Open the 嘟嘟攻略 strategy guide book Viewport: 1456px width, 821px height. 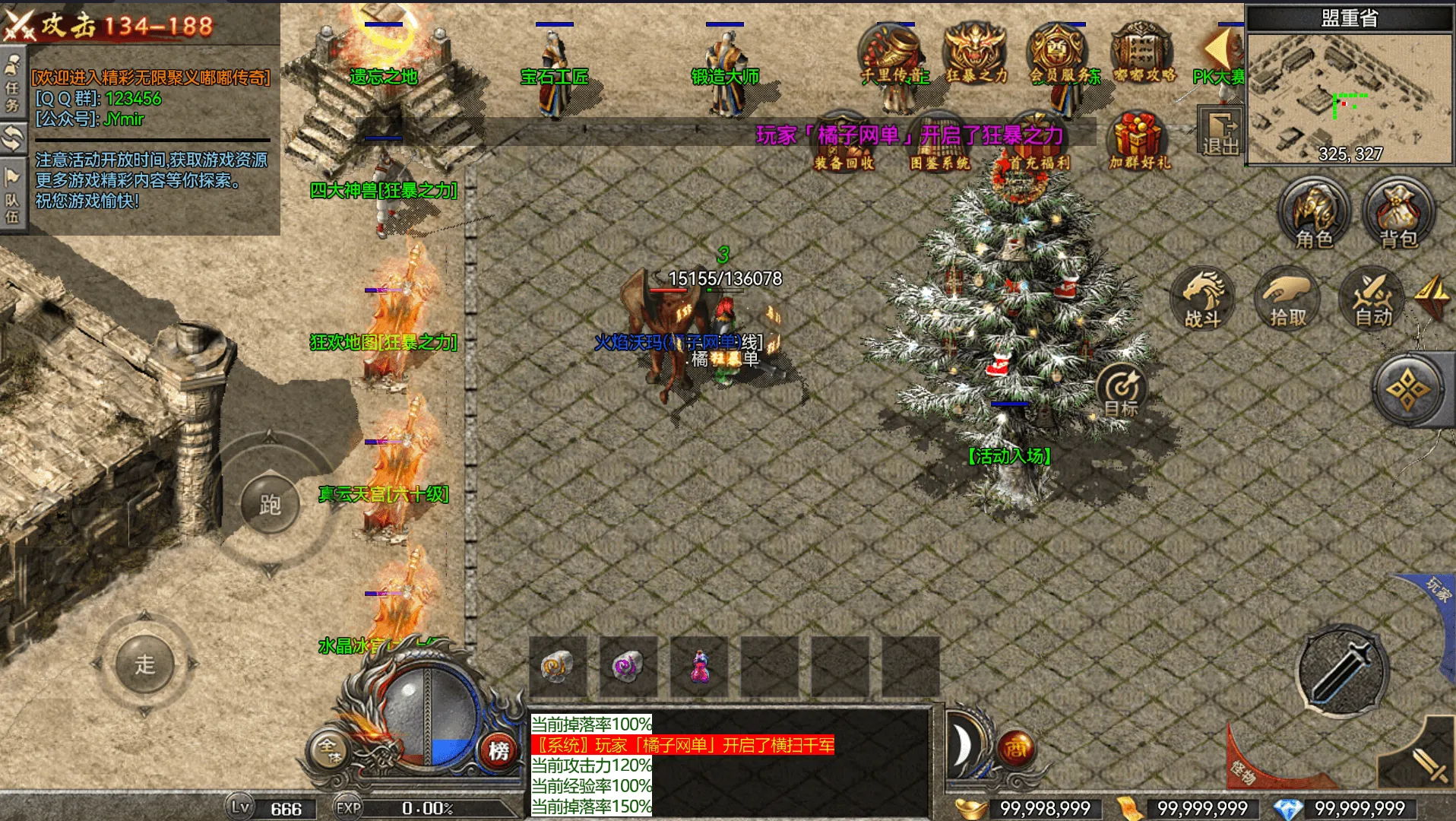(1144, 53)
